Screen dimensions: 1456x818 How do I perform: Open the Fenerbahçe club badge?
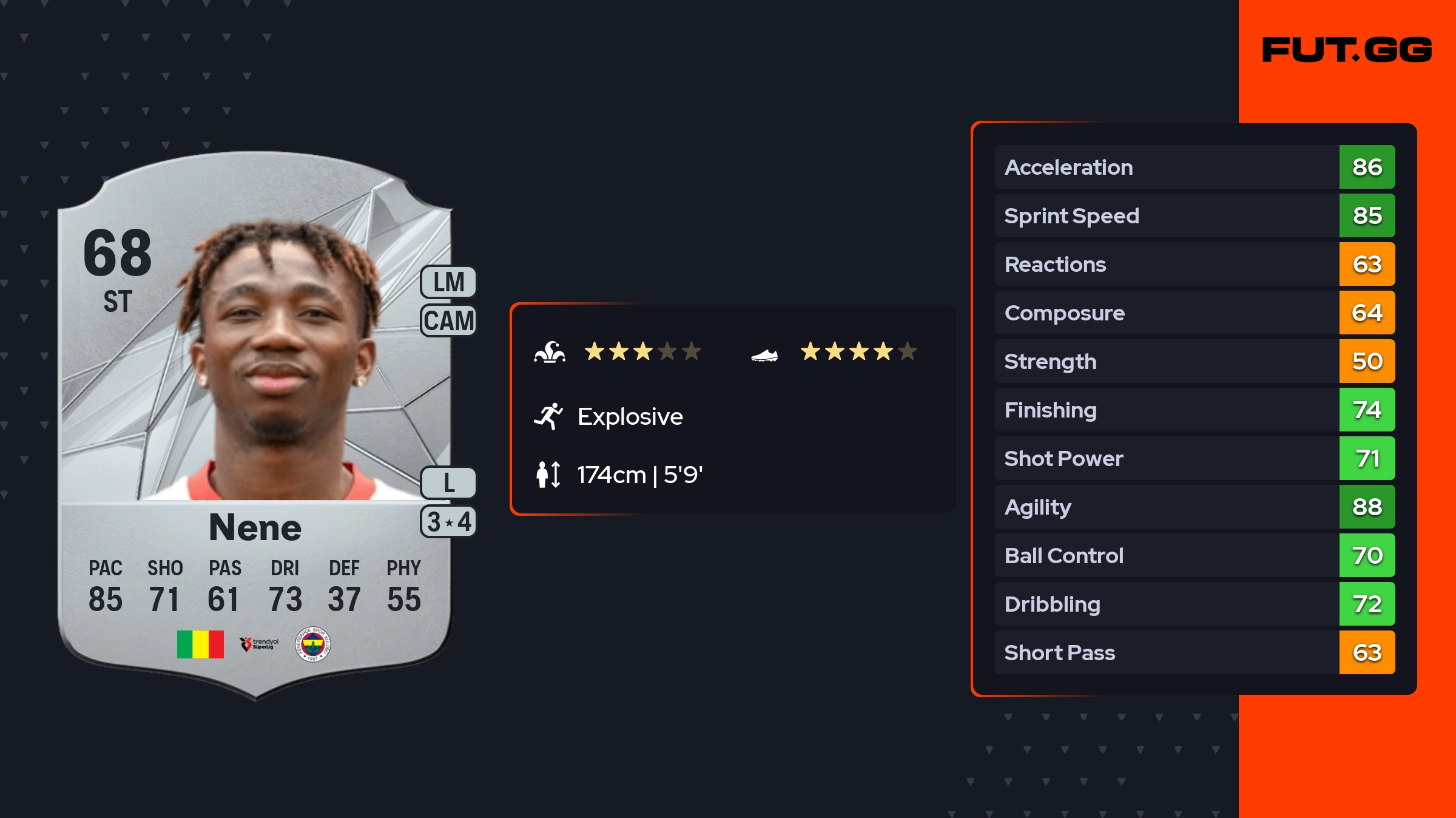click(x=312, y=644)
